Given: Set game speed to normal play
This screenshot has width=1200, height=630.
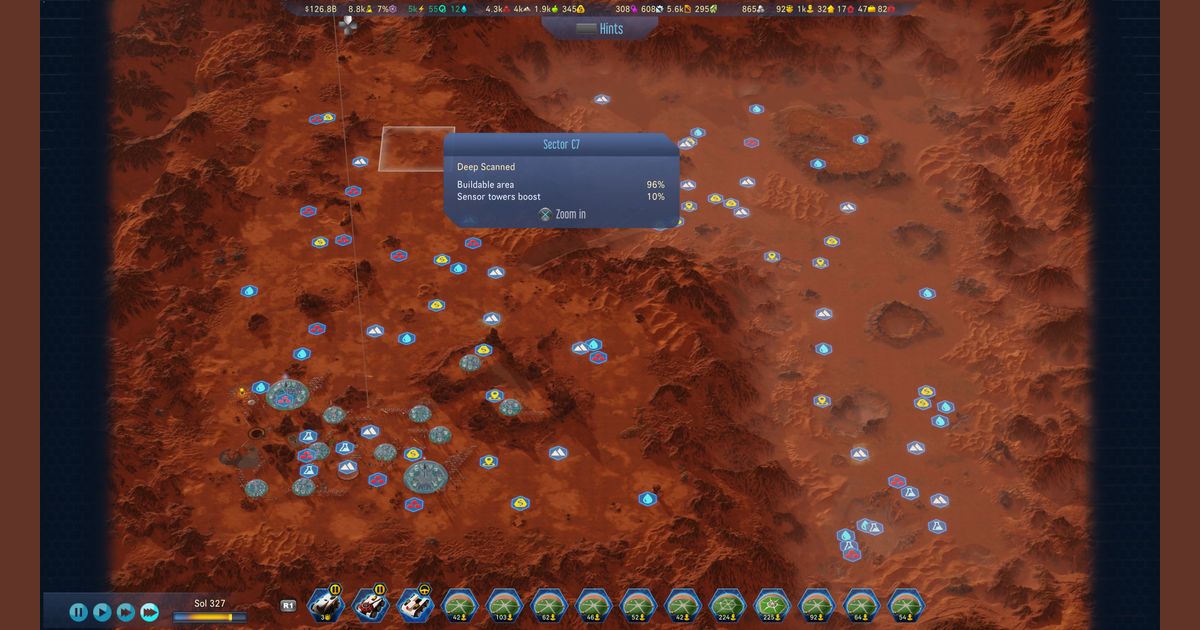Looking at the screenshot, I should point(102,611).
